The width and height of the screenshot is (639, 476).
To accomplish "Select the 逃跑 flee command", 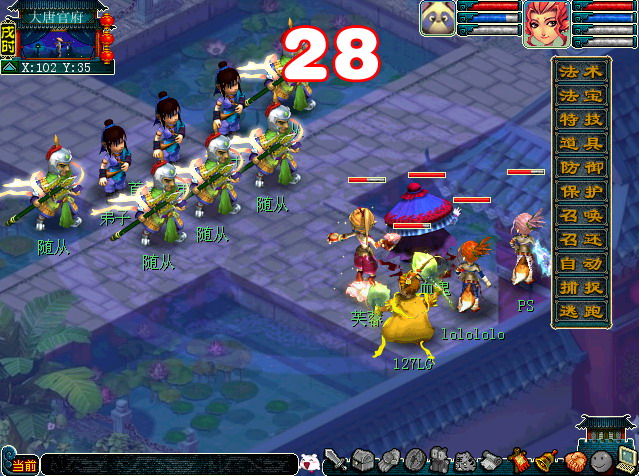I will tap(581, 311).
